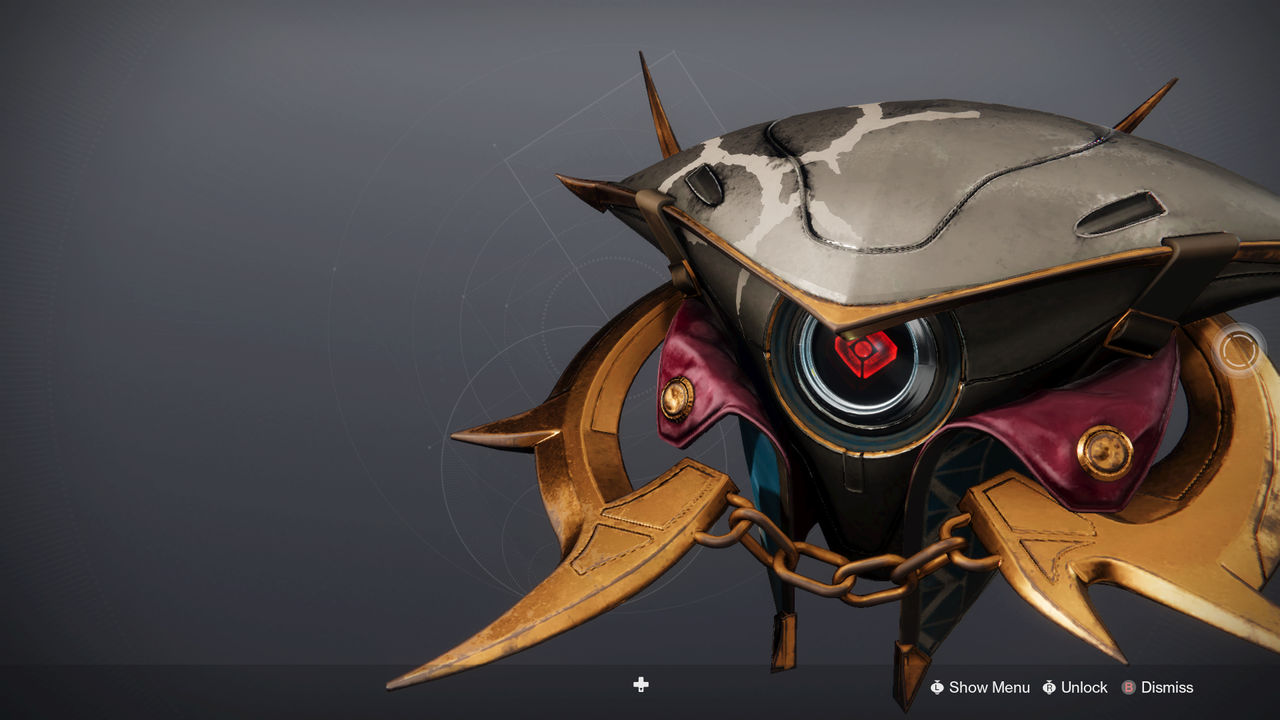Screen dimensions: 1280x720
Task: Click the L-button glyph beside Show Menu
Action: point(936,687)
